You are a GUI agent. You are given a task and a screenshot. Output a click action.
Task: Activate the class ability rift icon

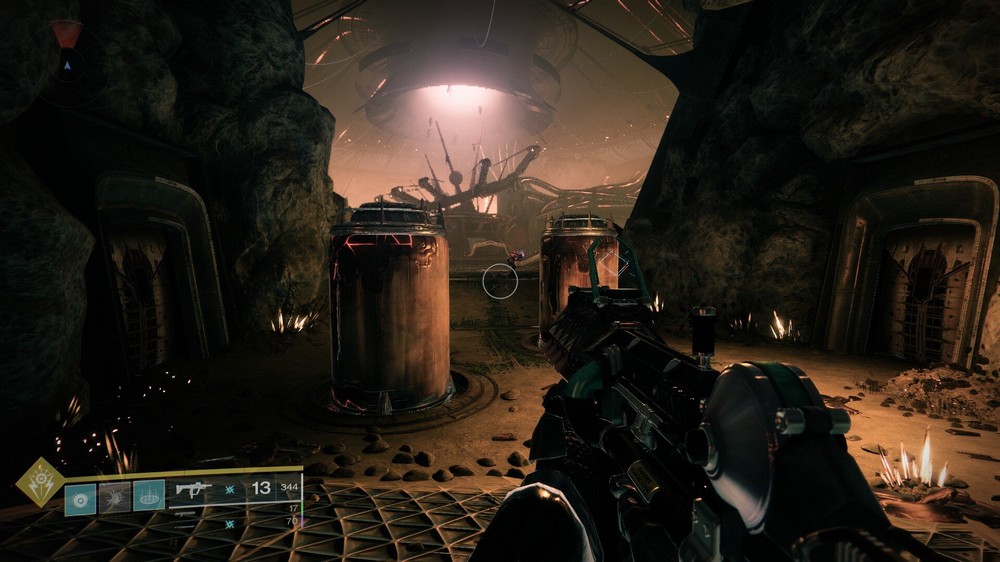pos(149,496)
